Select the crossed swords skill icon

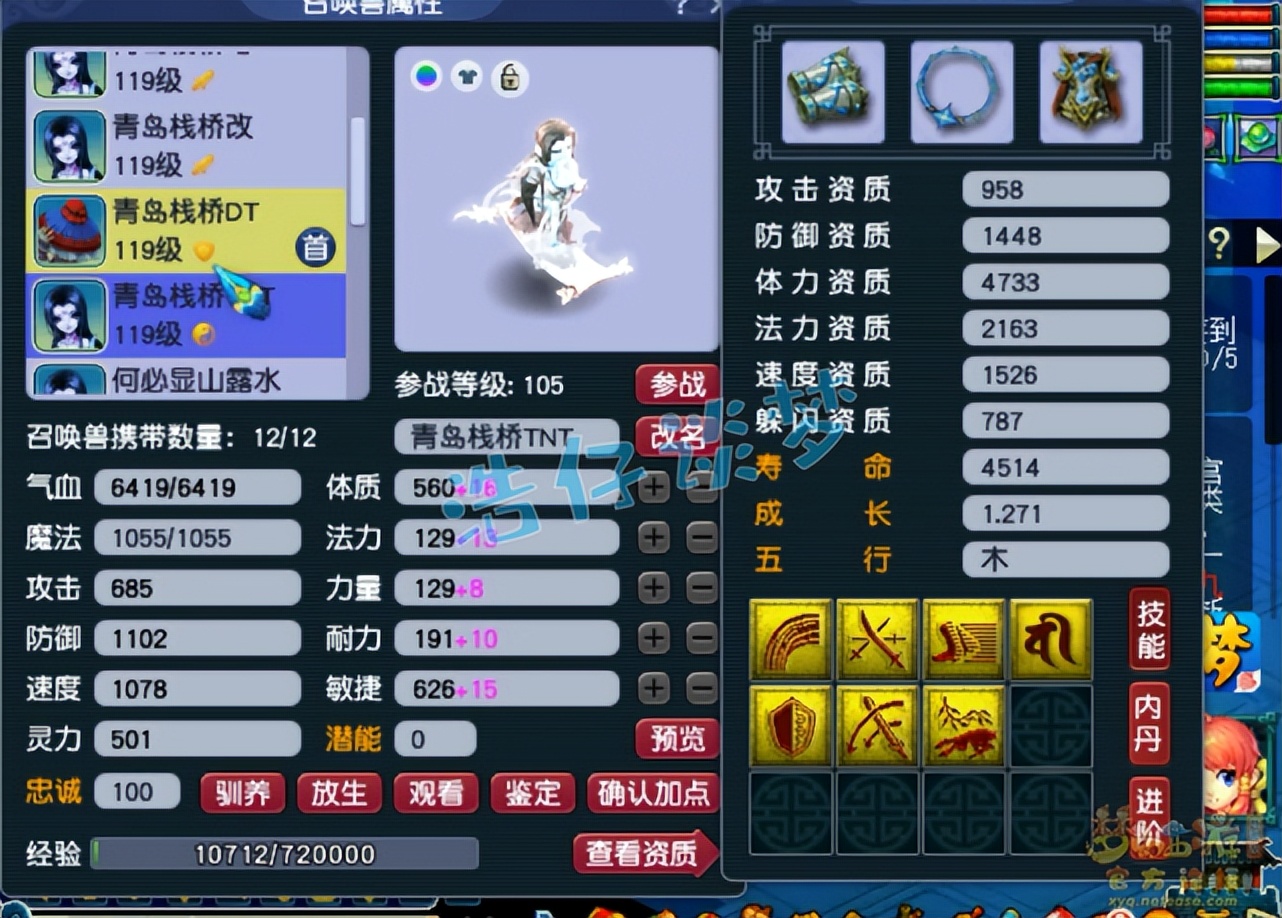876,639
